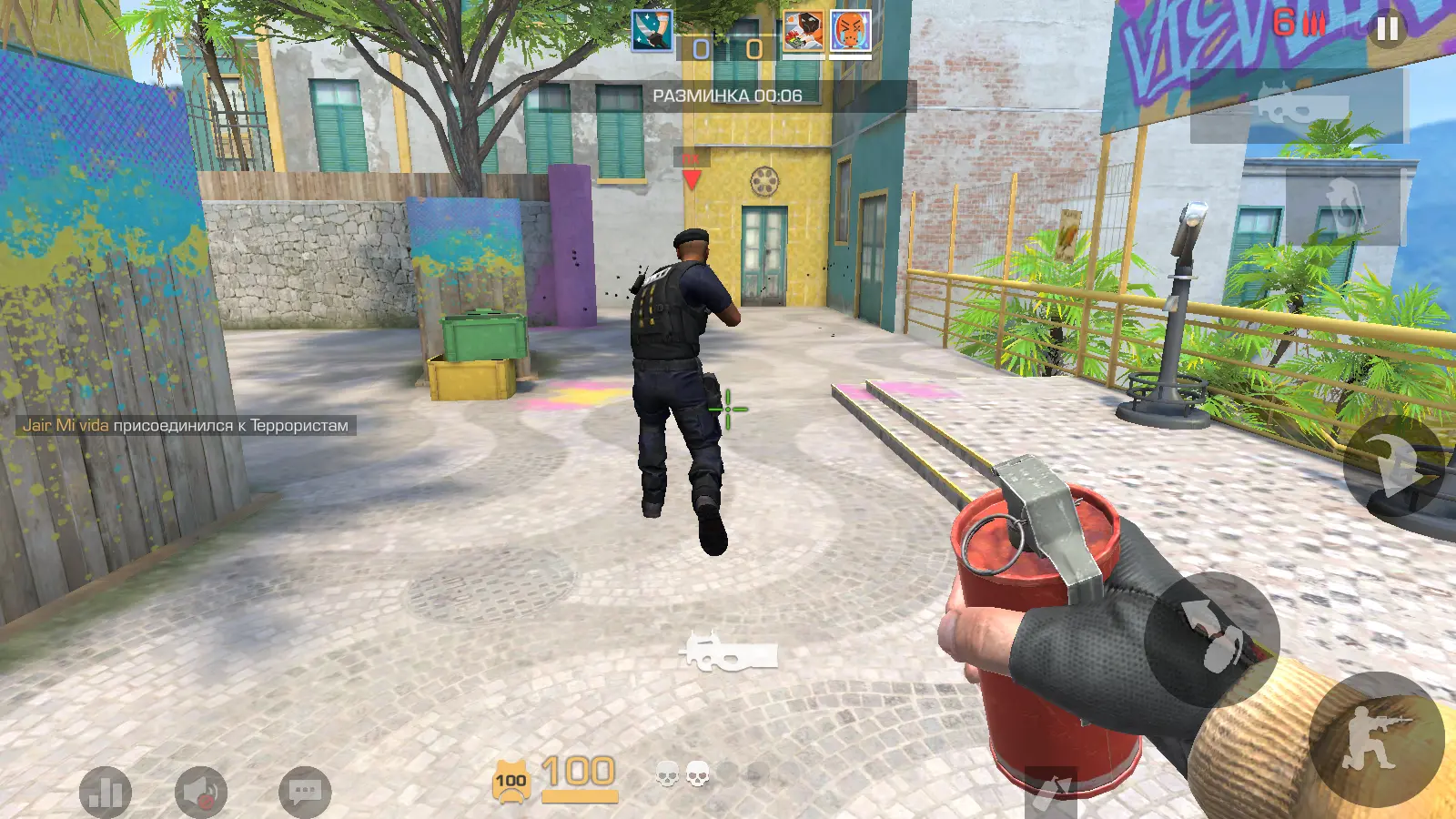This screenshot has width=1456, height=819.
Task: Open the chat bubble icon
Action: (305, 790)
